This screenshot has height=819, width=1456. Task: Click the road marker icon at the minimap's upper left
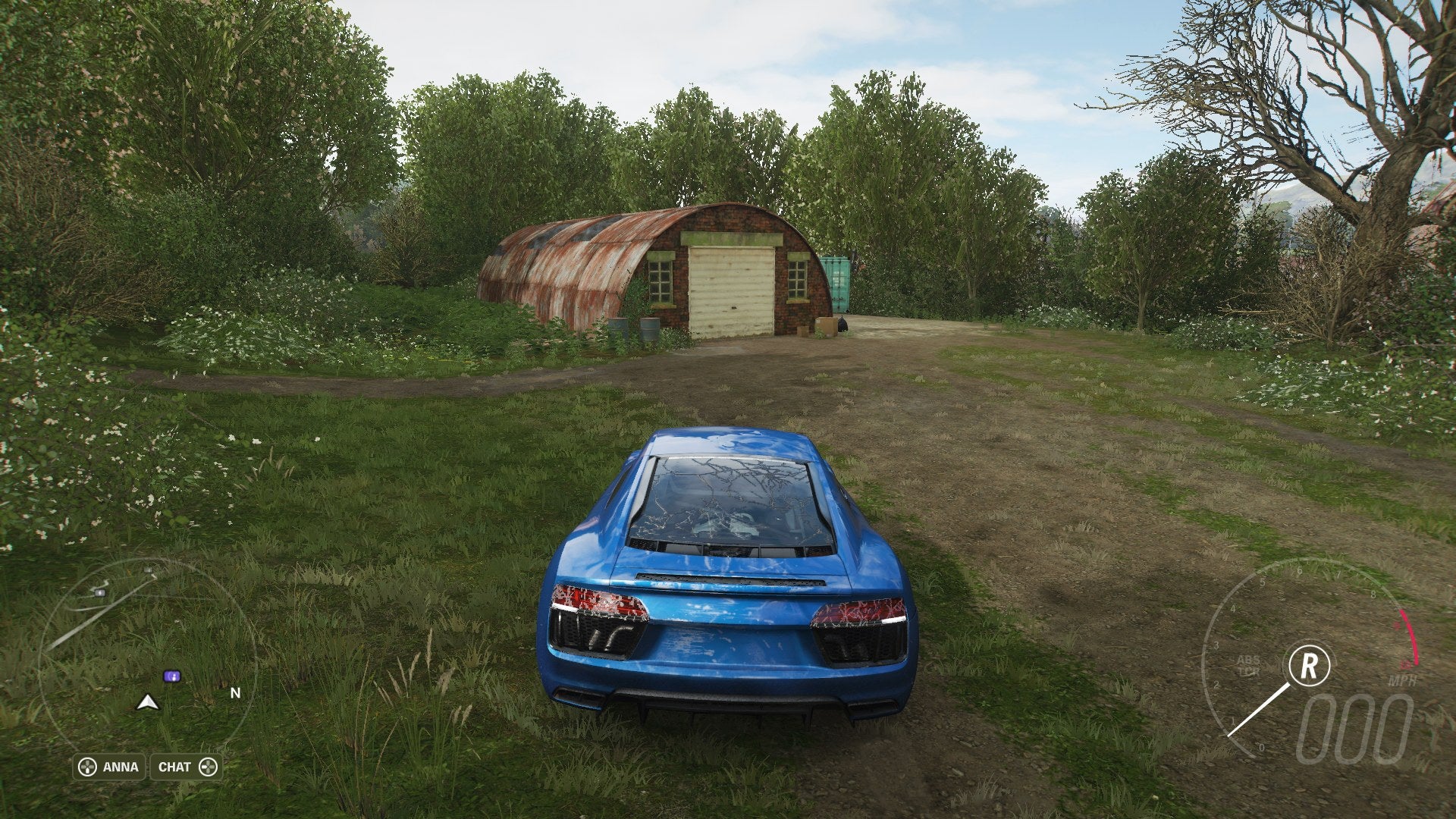tap(99, 591)
